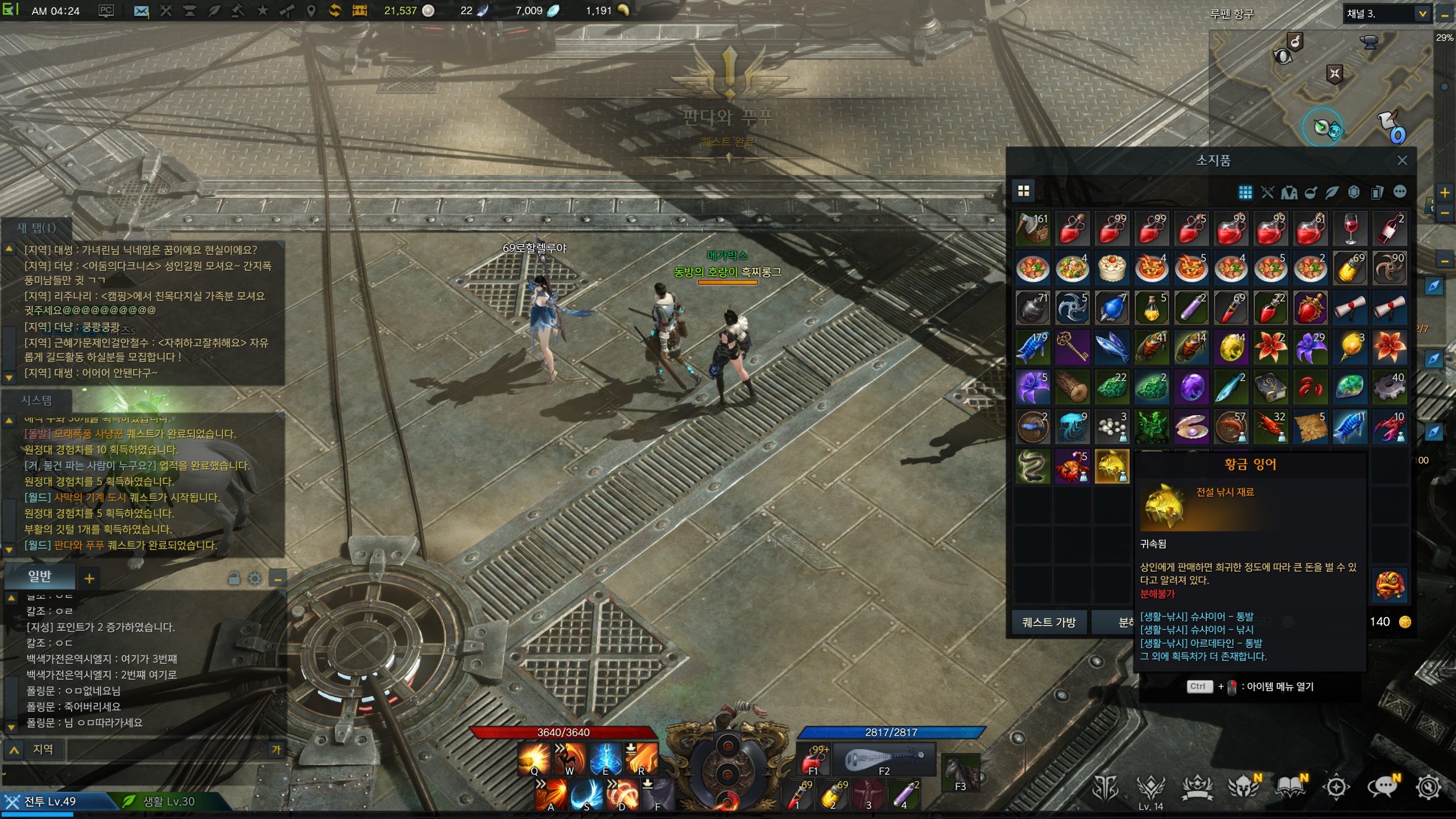Open the mail envelope icon in top bar

click(140, 11)
